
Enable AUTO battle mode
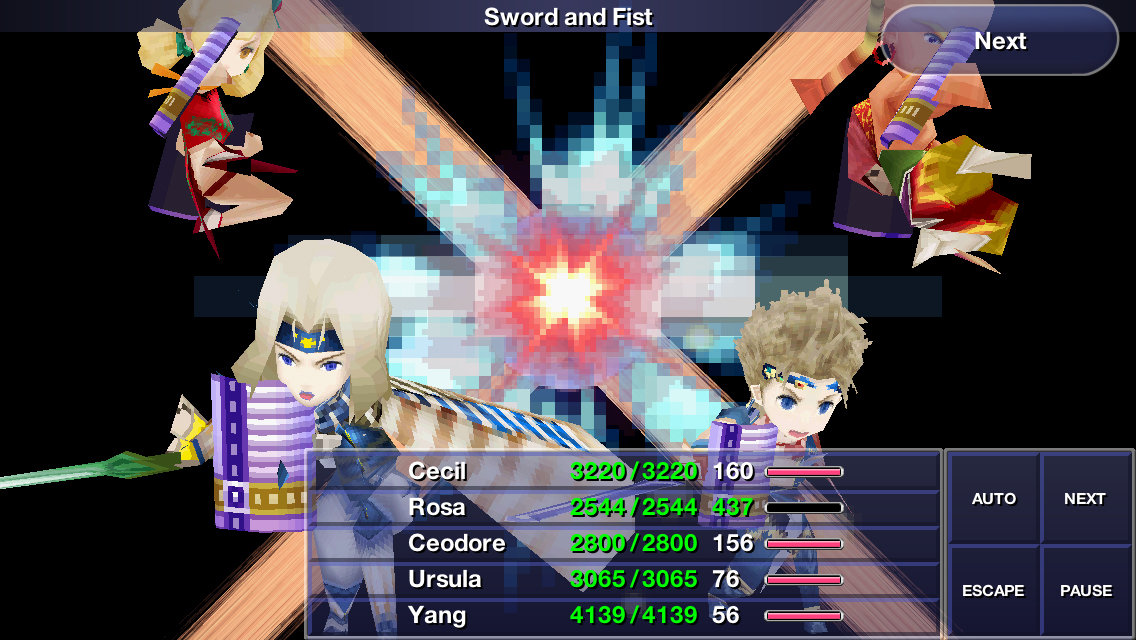point(994,498)
